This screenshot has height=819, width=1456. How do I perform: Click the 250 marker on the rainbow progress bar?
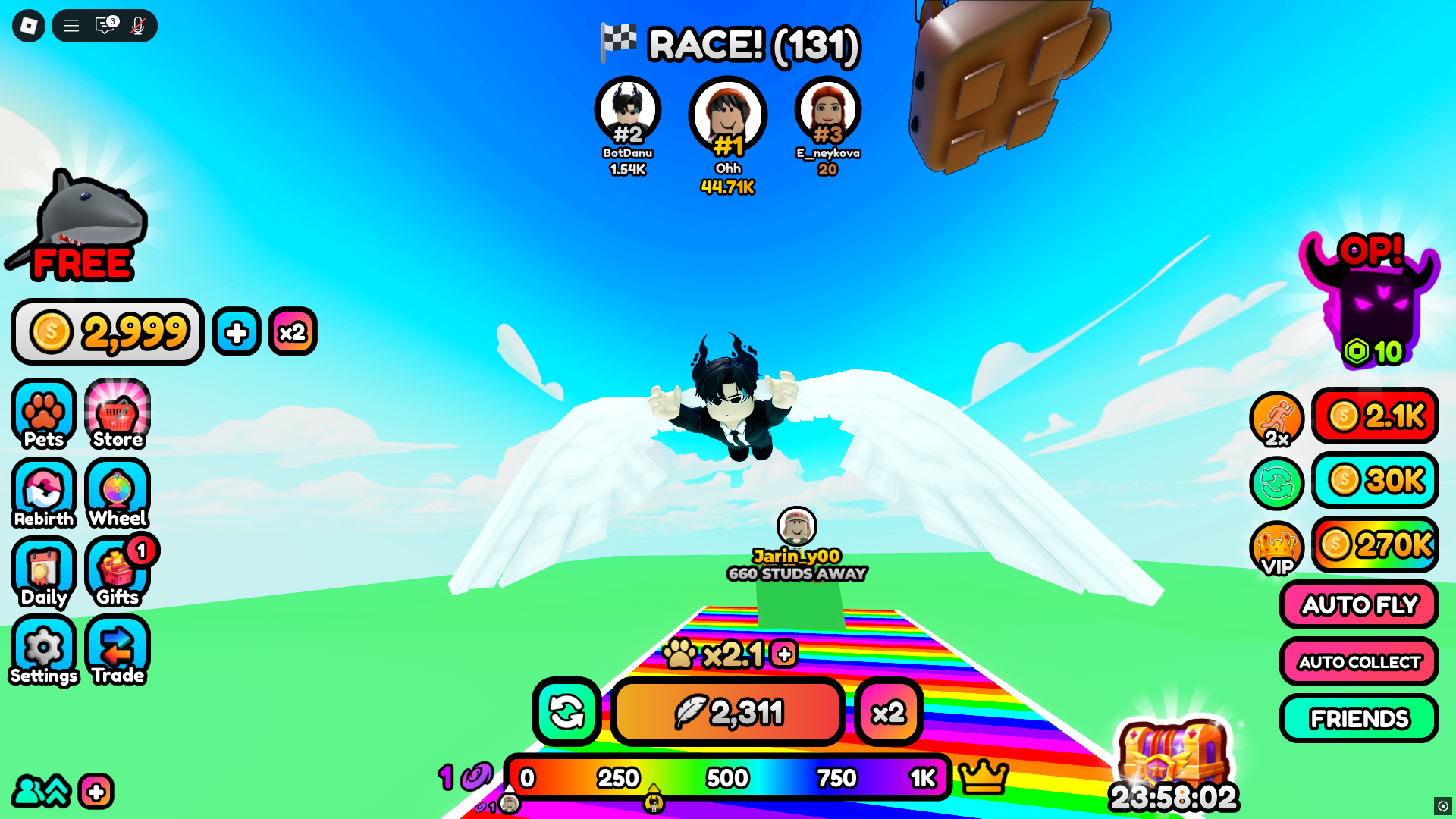617,777
